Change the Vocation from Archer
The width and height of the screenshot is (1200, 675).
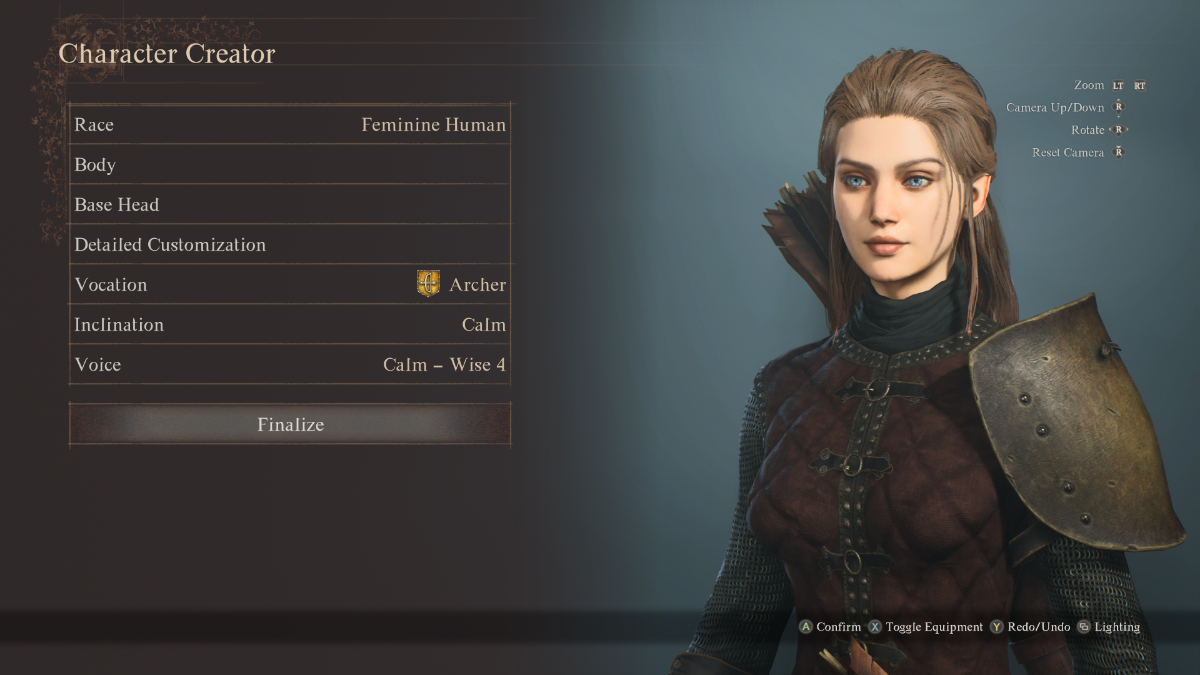pos(290,285)
